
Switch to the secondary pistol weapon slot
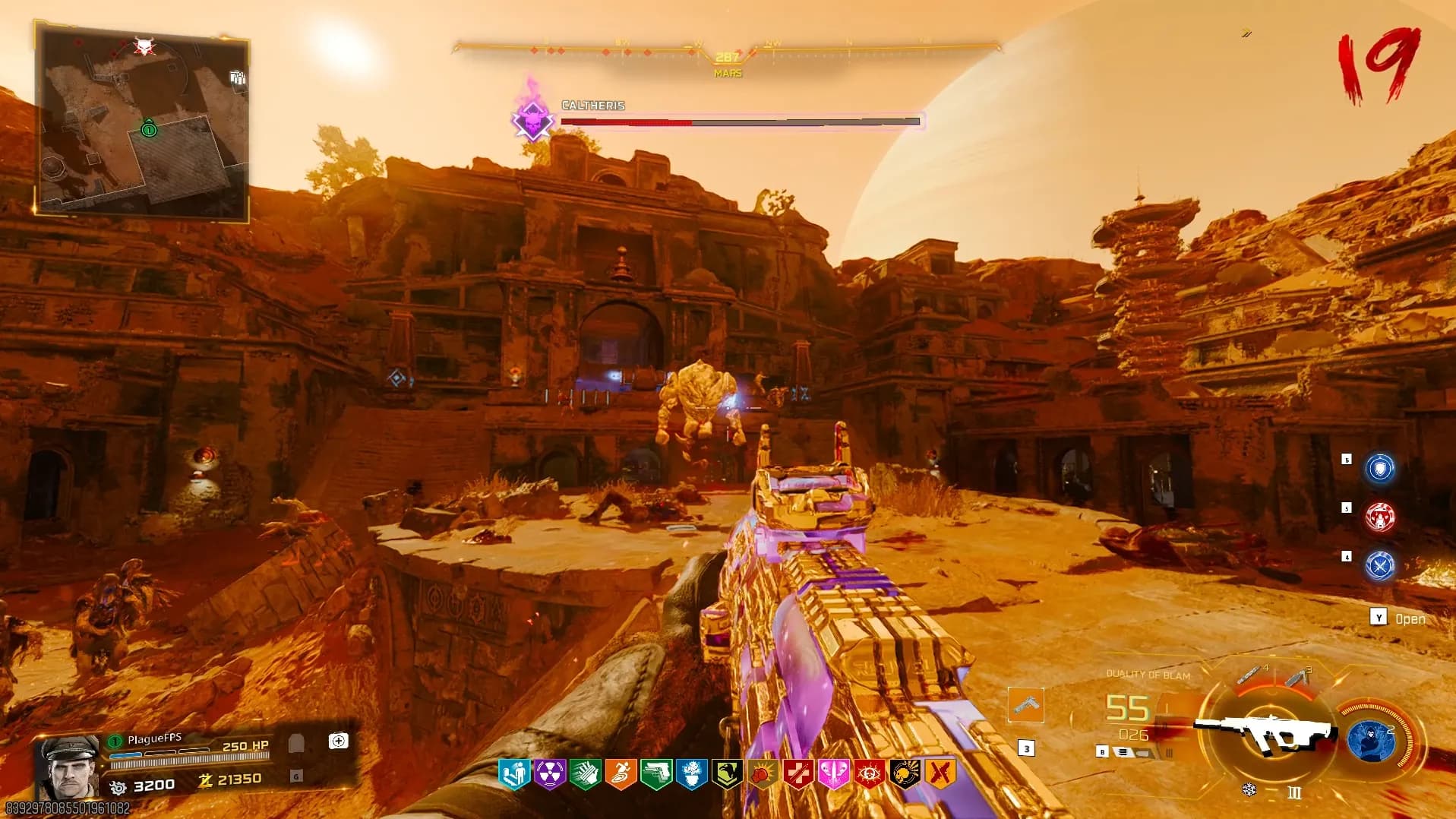coord(1025,705)
